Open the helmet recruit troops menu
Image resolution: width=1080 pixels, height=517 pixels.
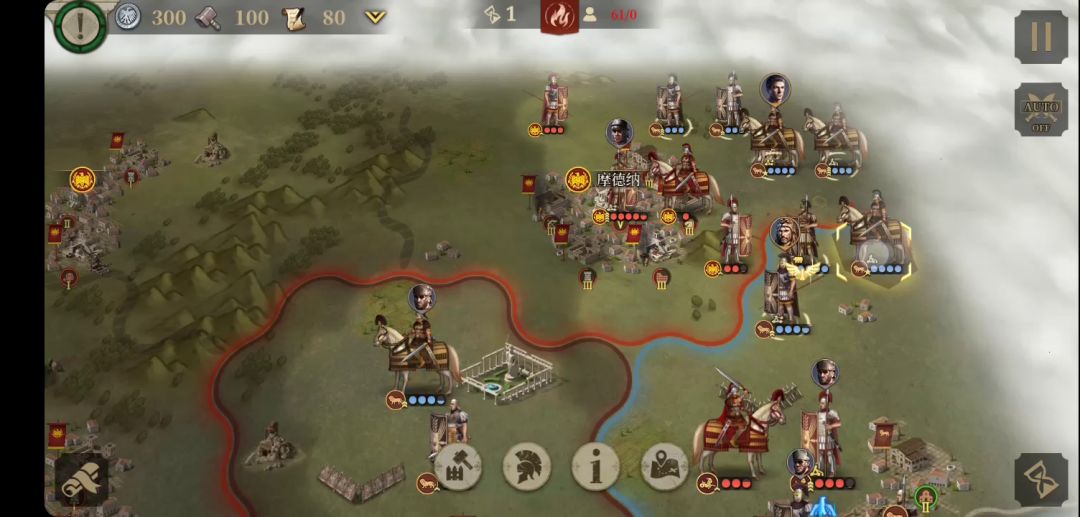click(x=527, y=466)
